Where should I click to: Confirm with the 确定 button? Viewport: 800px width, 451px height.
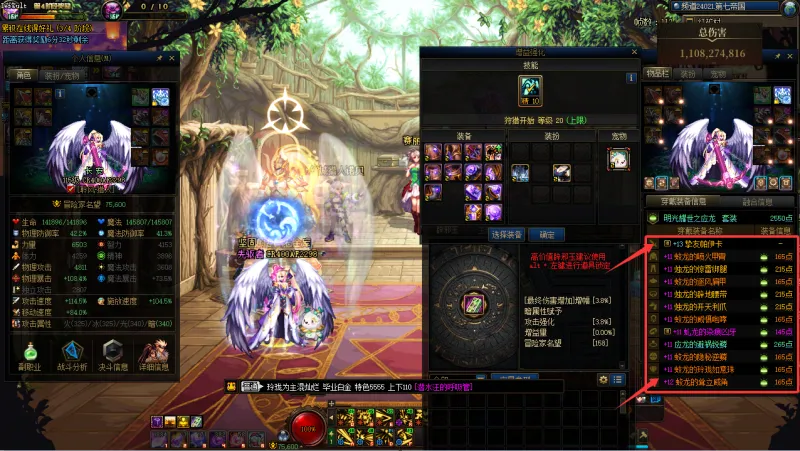[x=546, y=233]
